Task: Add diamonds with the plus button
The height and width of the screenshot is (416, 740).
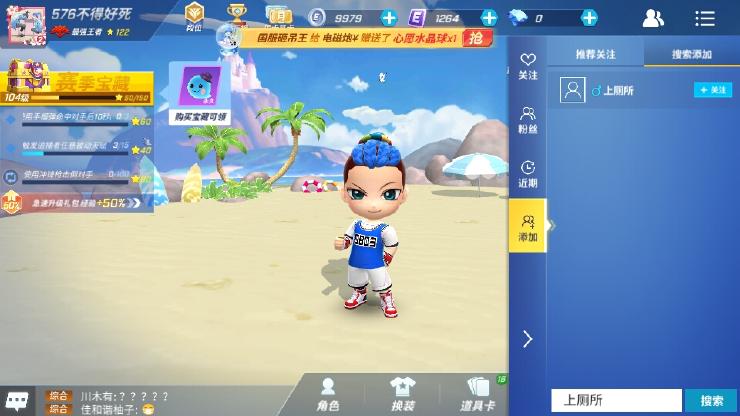Action: (590, 18)
